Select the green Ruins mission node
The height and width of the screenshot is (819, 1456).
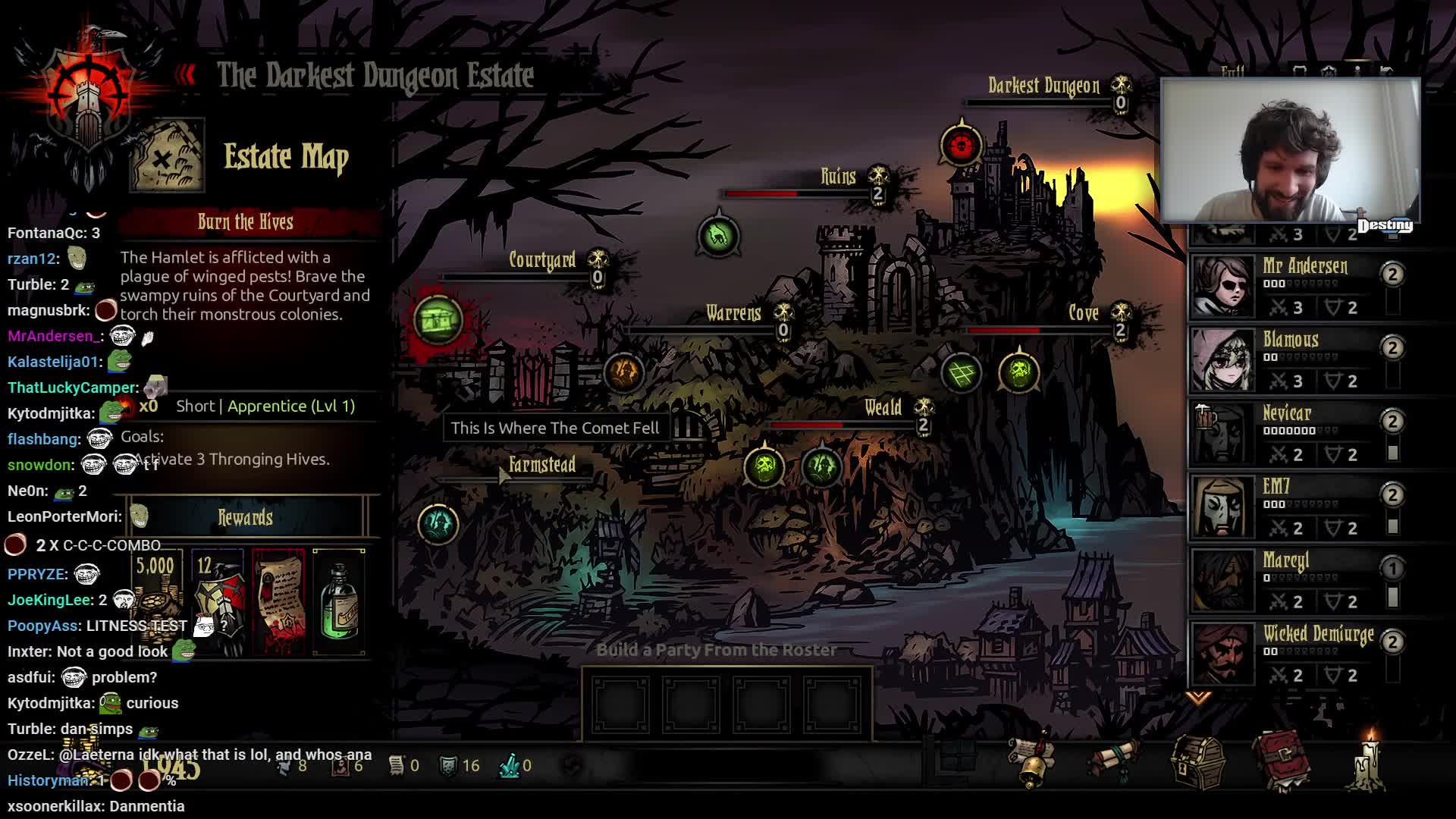tap(718, 237)
